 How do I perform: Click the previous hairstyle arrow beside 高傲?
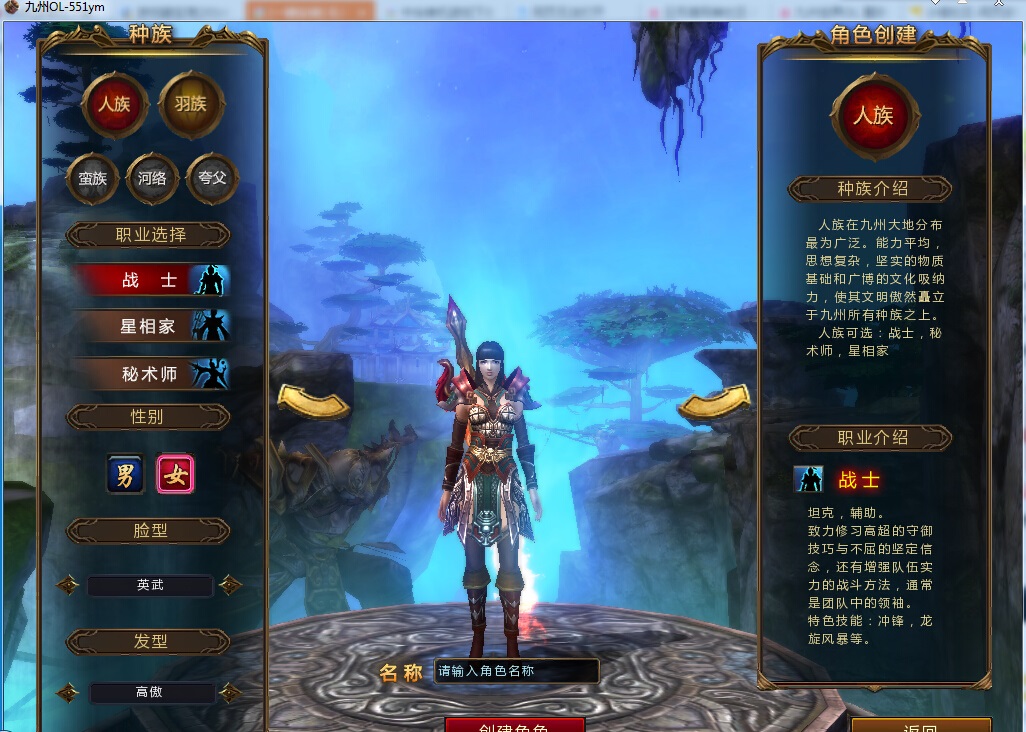(x=68, y=692)
